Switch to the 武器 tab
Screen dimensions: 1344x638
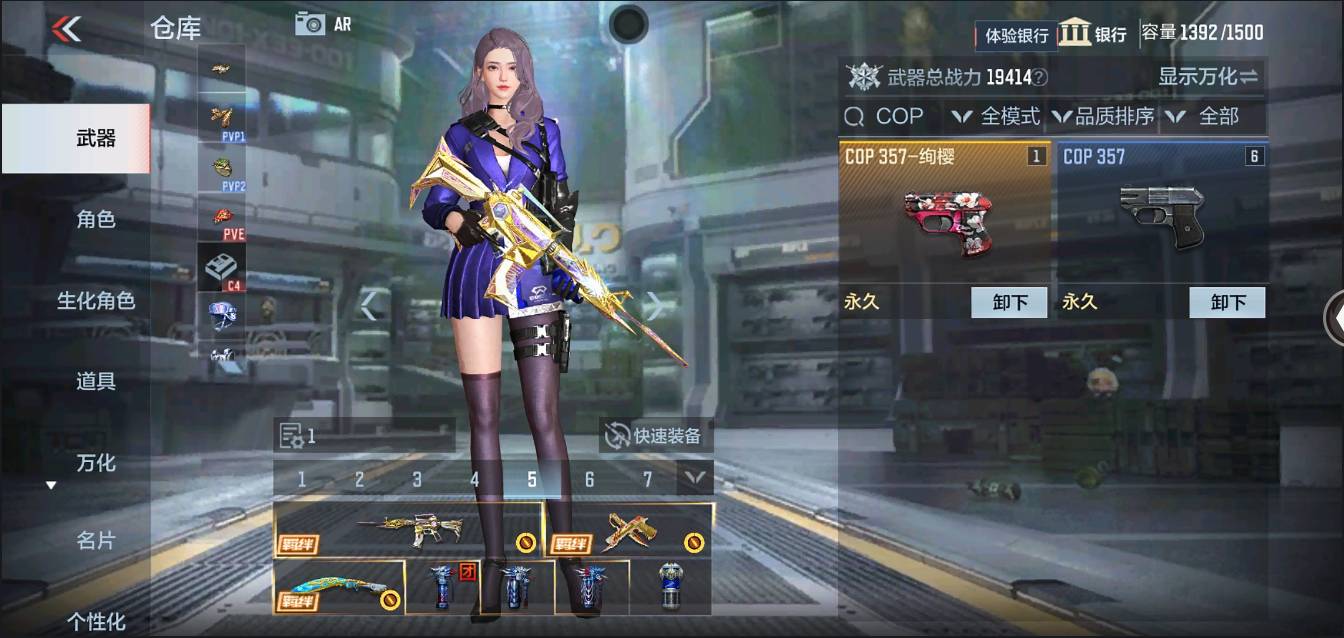coord(95,139)
